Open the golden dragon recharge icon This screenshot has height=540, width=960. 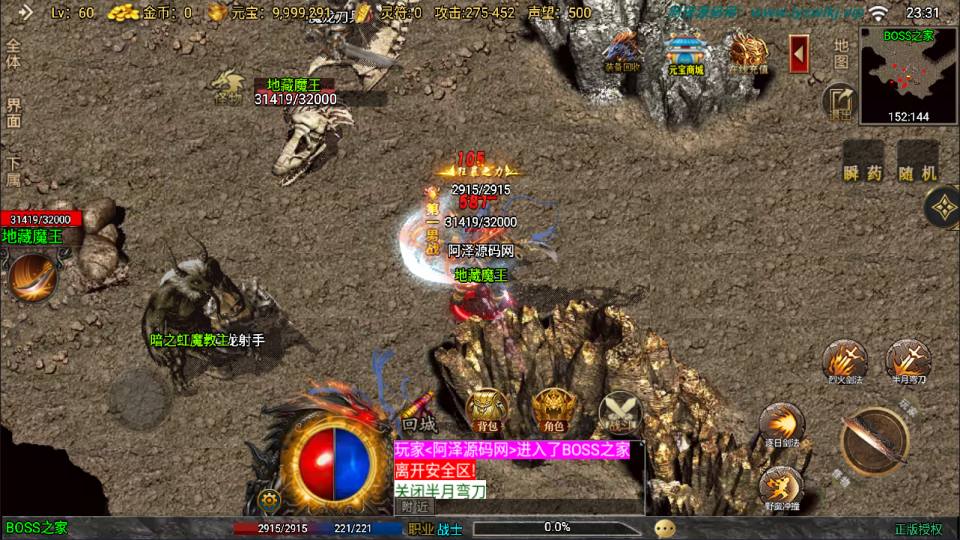747,53
